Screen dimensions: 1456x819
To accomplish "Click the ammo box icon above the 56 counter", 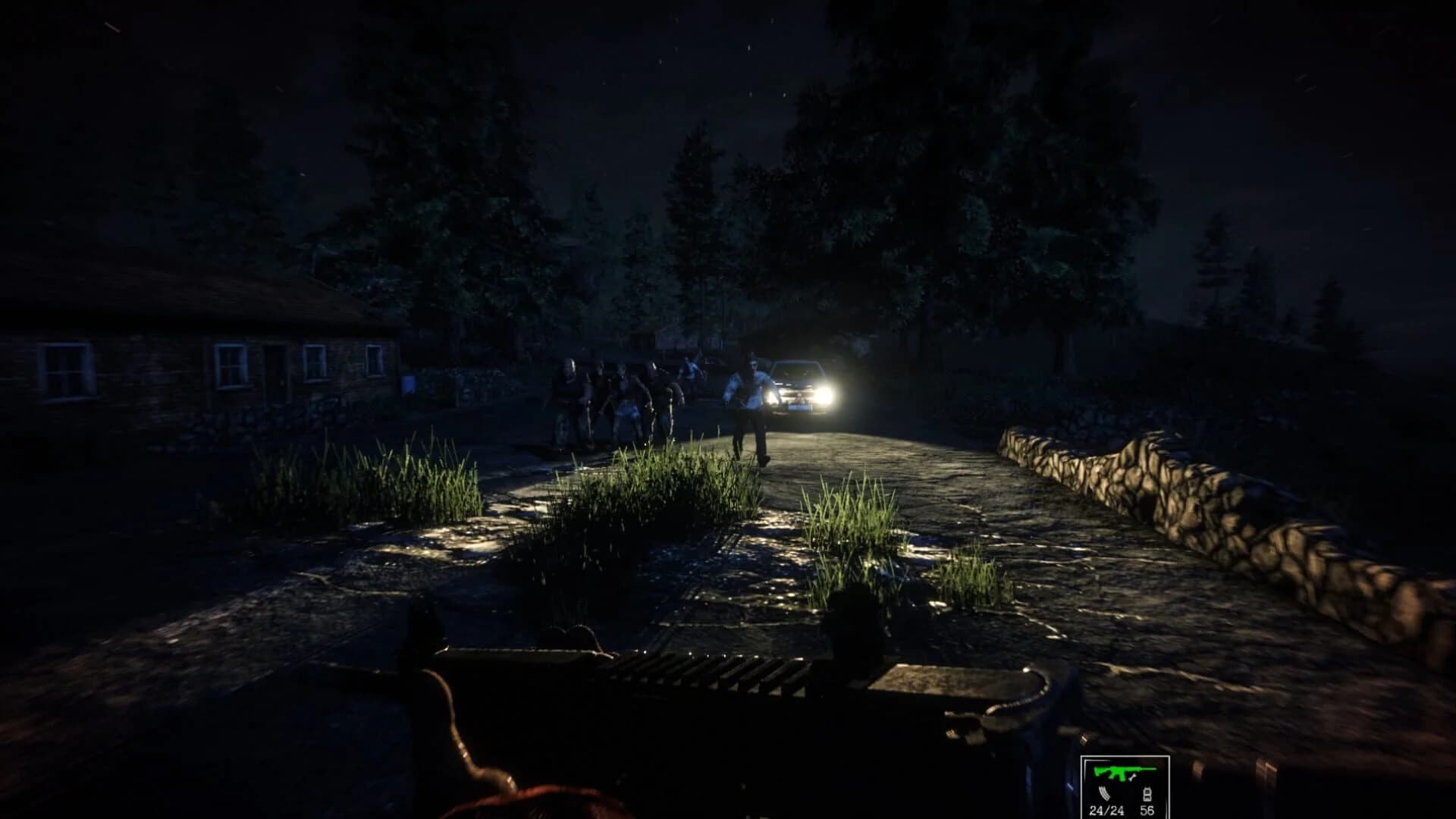I will point(1148,795).
